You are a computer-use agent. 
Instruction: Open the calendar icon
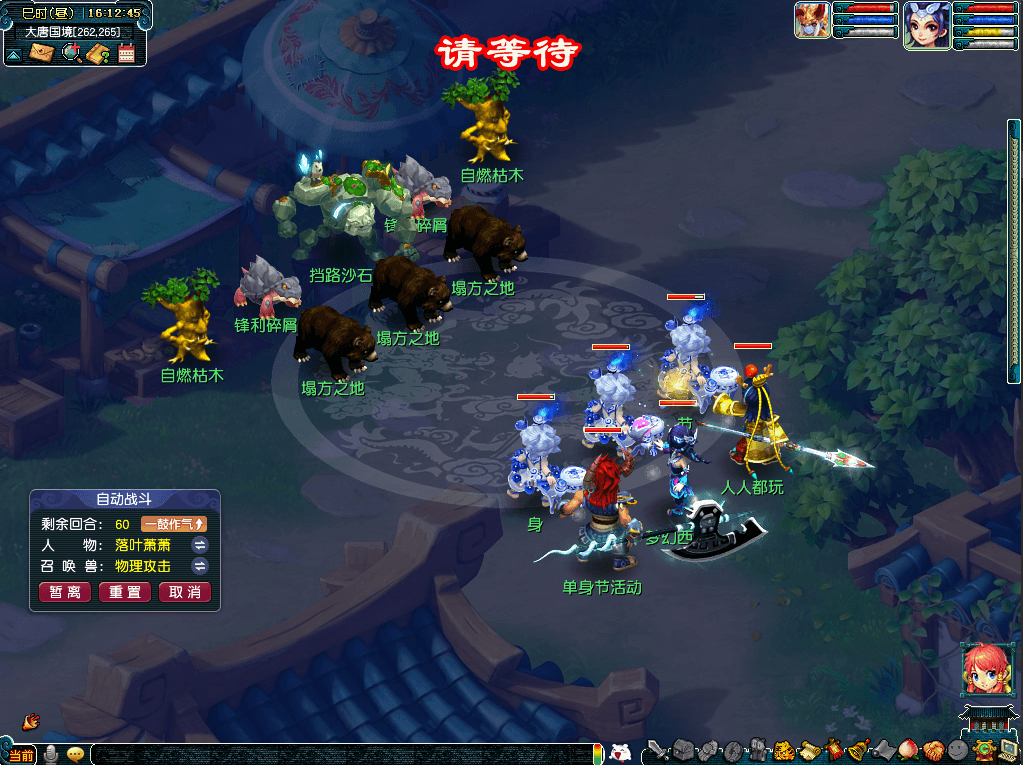[127, 53]
